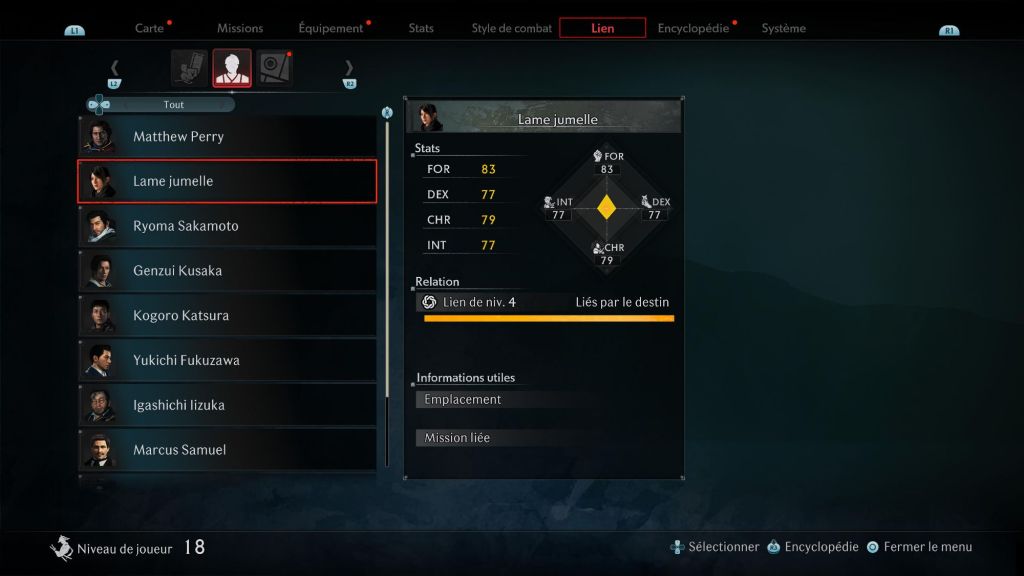This screenshot has width=1024, height=576.
Task: Choose the Lame jumelle entry
Action: click(227, 181)
